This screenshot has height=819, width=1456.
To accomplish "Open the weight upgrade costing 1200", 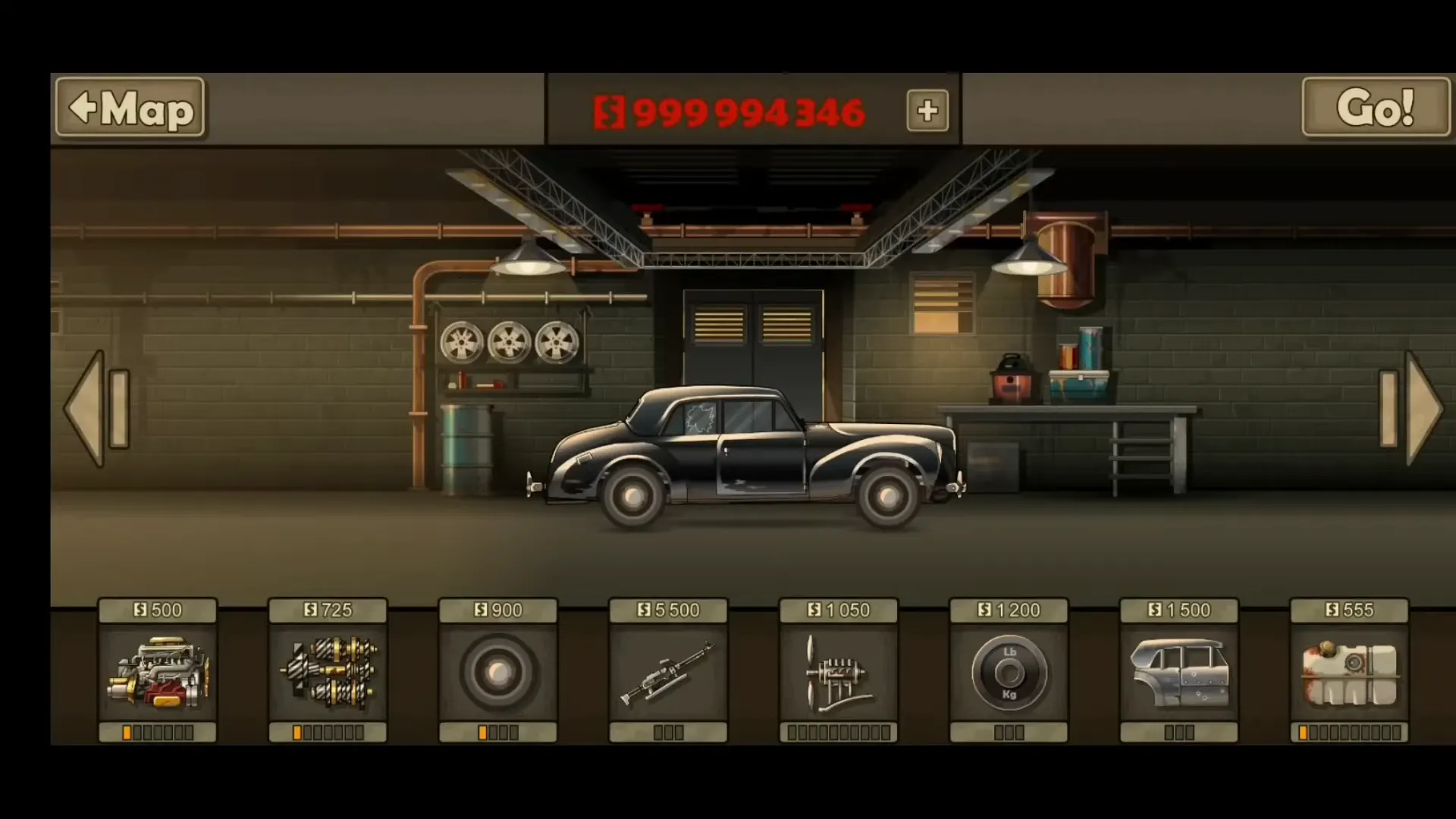I will coord(1009,675).
